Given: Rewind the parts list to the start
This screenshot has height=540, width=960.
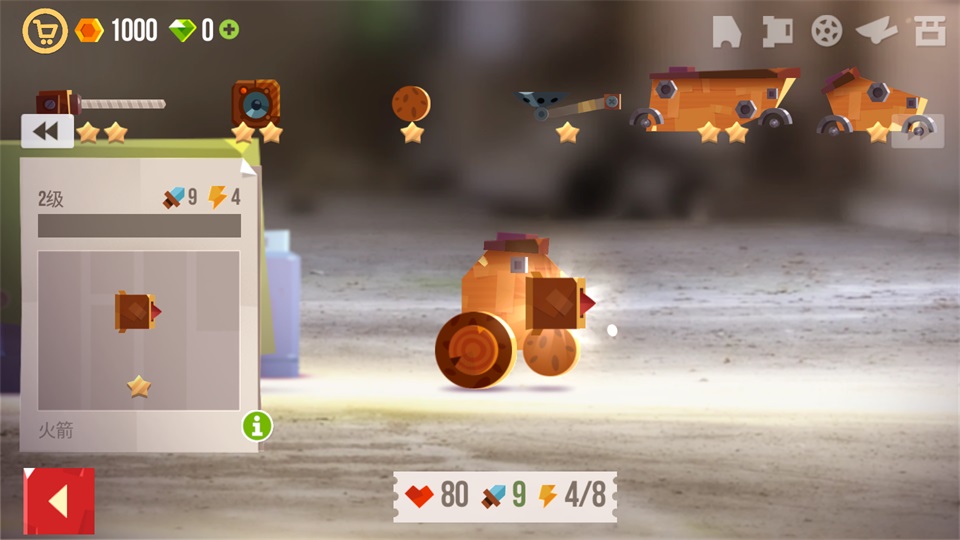Looking at the screenshot, I should (x=46, y=131).
